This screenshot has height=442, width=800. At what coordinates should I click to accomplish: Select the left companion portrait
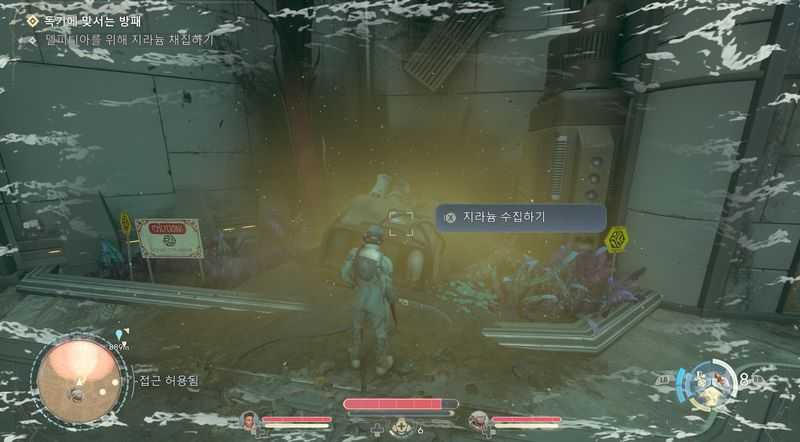pyautogui.click(x=250, y=421)
